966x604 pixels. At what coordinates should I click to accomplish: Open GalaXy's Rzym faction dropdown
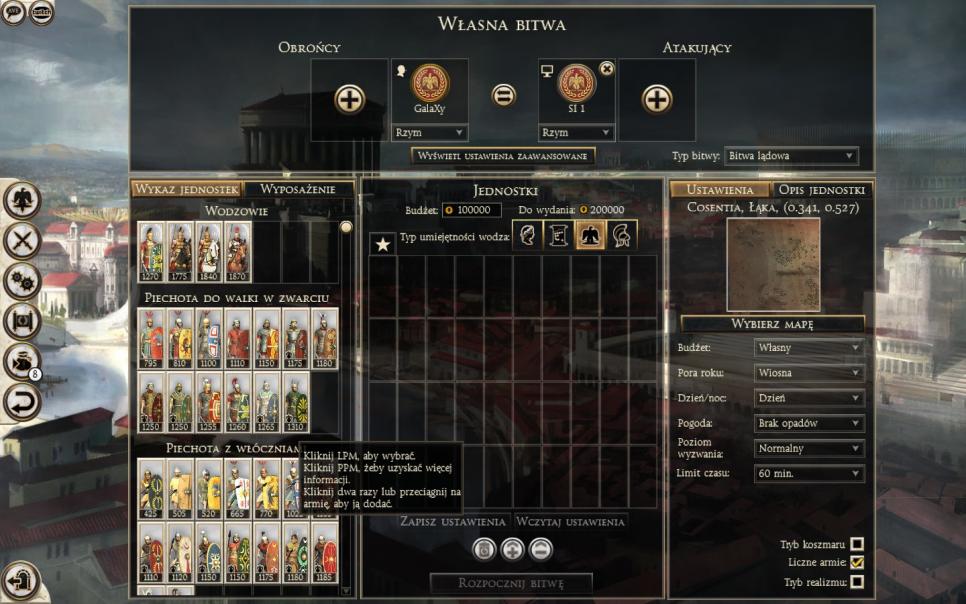[x=429, y=132]
